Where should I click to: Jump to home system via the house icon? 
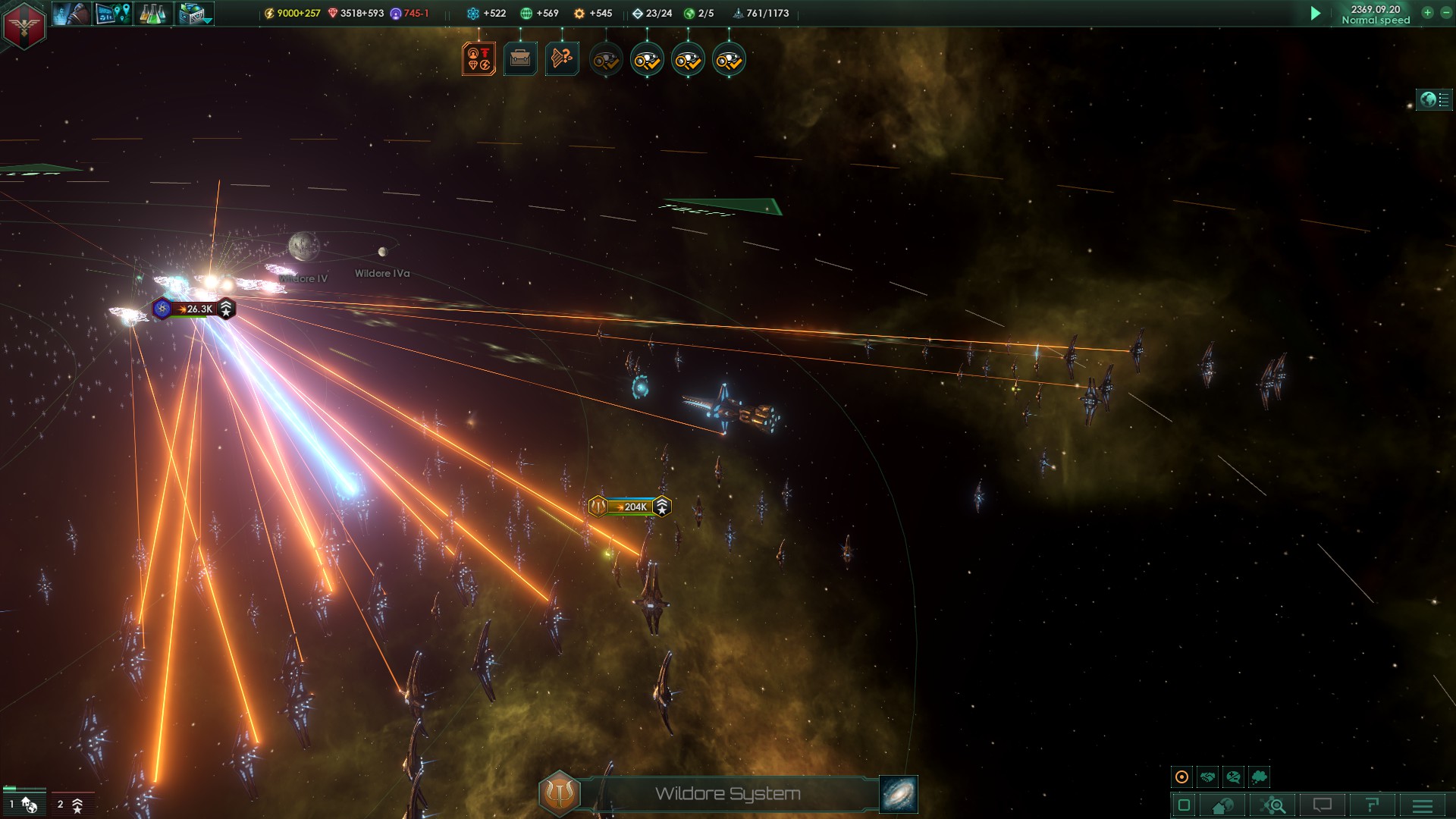coord(1222,805)
